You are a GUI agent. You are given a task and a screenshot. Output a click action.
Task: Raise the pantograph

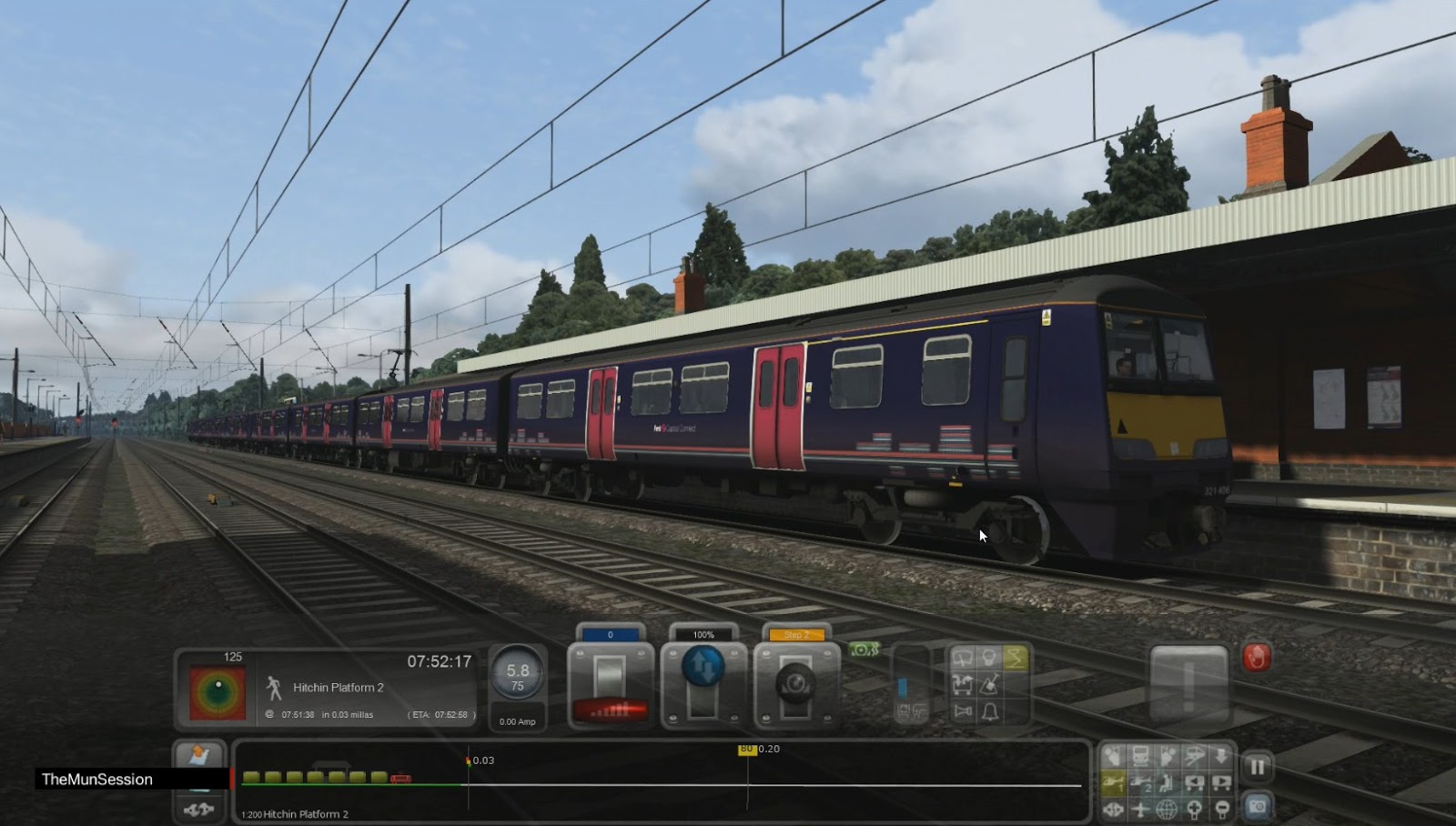pyautogui.click(x=1016, y=657)
